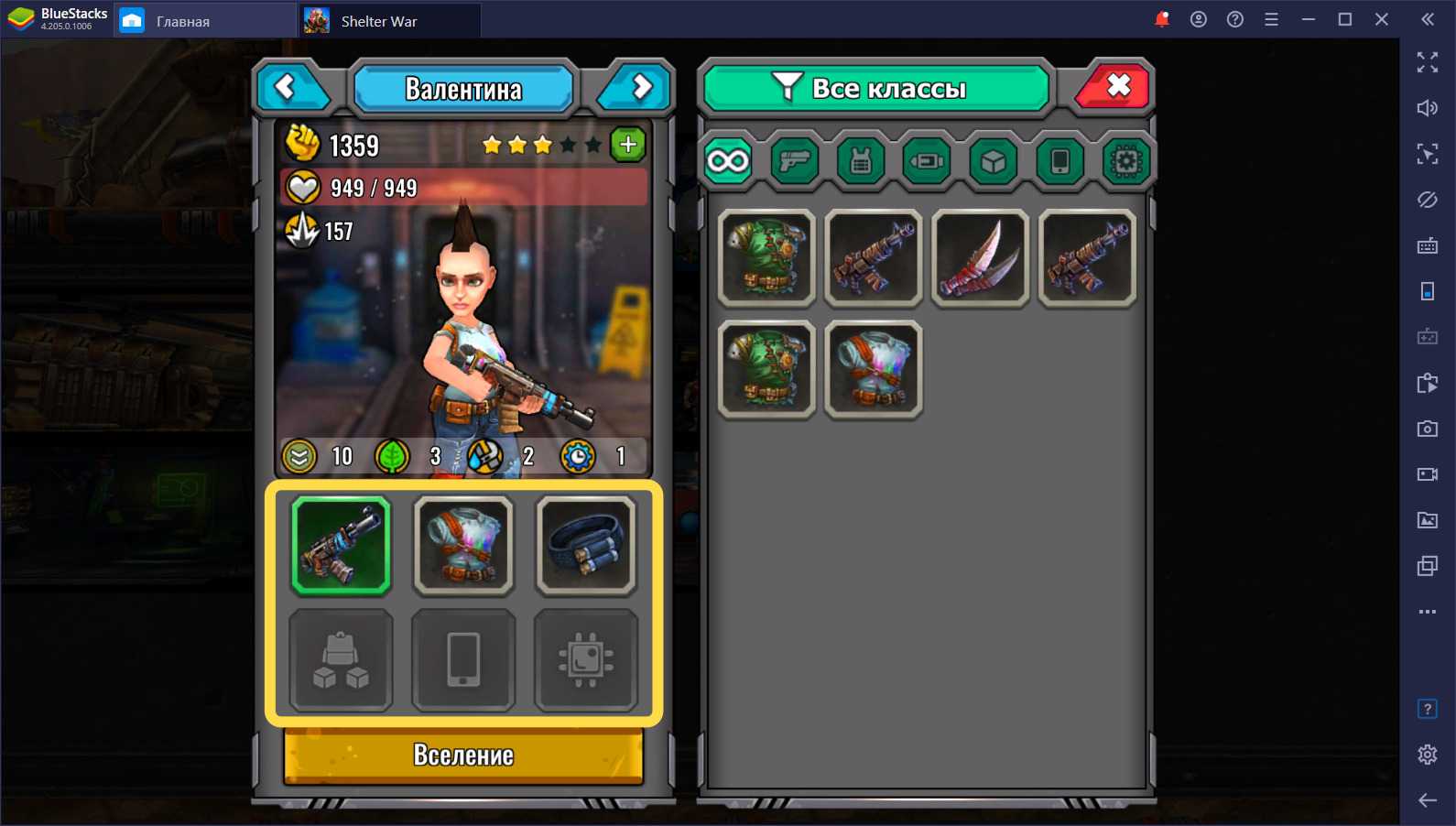Click the yellow 'Вселение' button
This screenshot has height=826, width=1456.
[x=463, y=755]
